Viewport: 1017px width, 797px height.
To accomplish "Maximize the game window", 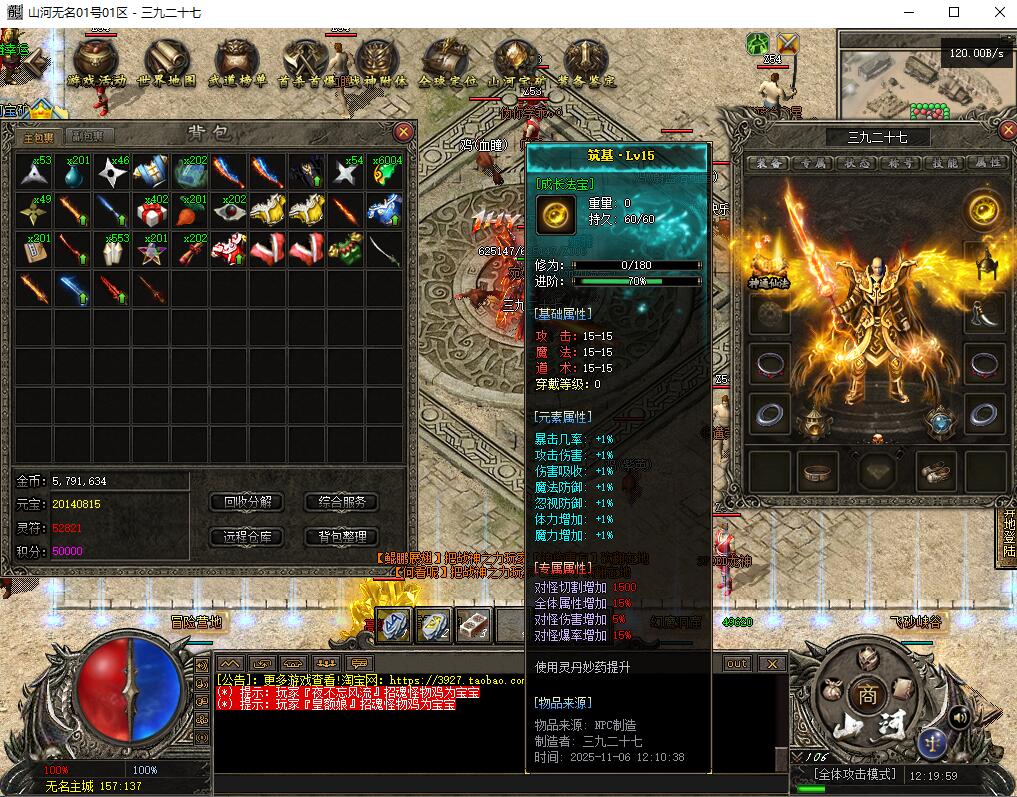I will tap(954, 12).
